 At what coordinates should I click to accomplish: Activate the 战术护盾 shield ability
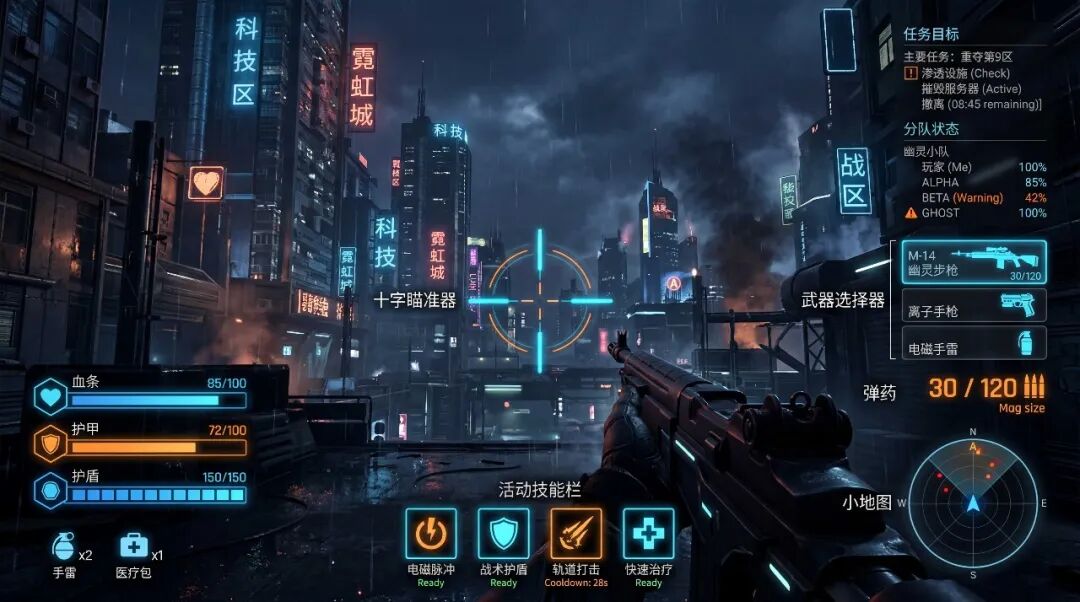pos(503,533)
